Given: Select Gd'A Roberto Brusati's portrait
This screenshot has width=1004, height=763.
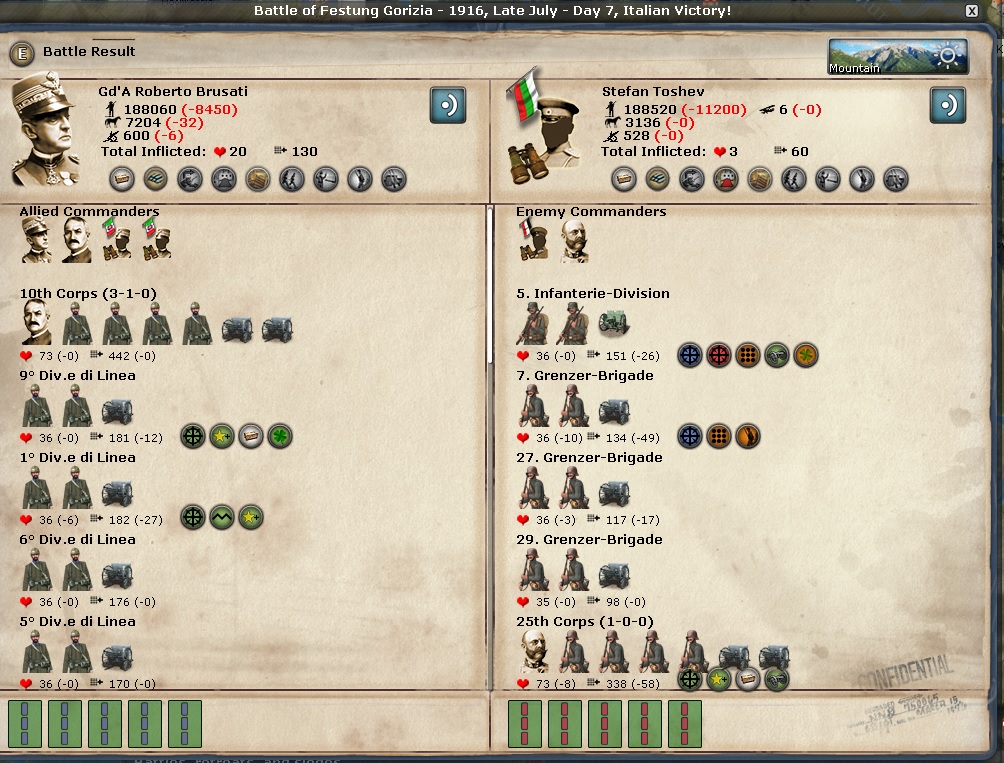Looking at the screenshot, I should 45,130.
